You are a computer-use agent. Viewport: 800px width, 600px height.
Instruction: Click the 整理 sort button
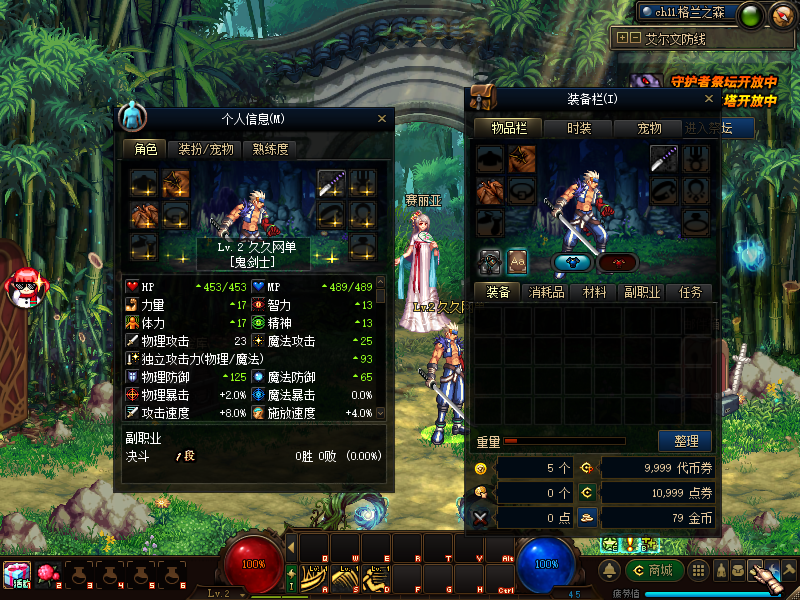click(x=685, y=441)
